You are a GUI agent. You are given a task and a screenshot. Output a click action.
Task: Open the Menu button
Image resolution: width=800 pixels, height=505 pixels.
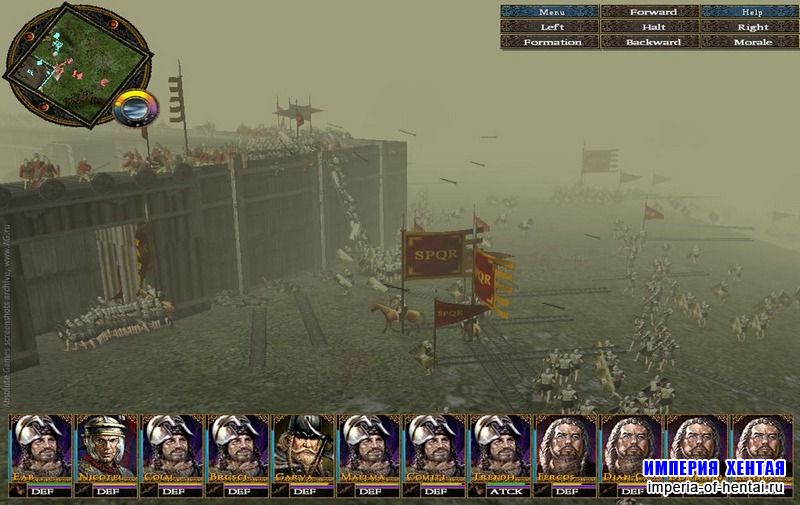pyautogui.click(x=549, y=12)
